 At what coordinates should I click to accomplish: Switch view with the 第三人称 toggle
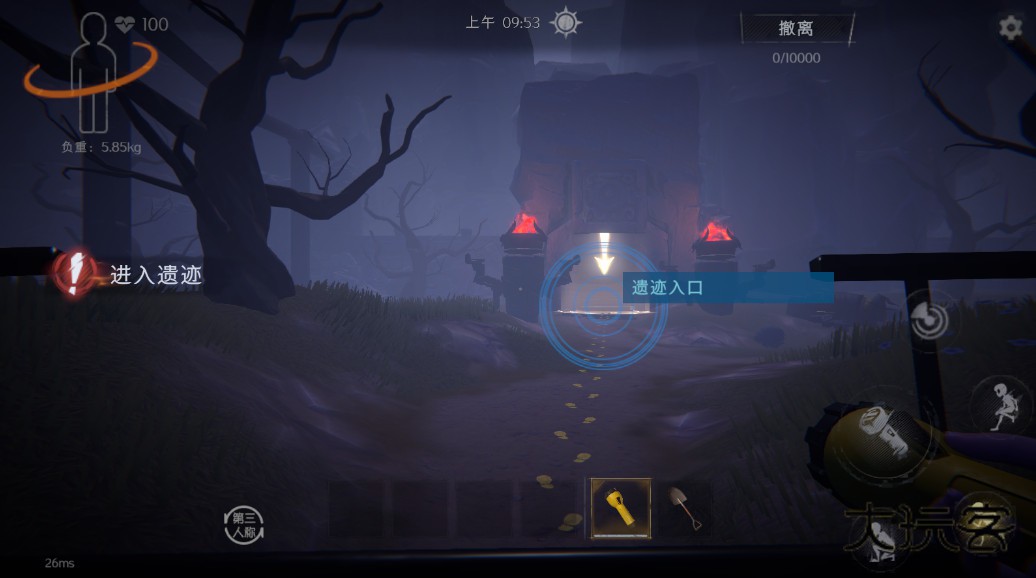[x=245, y=525]
